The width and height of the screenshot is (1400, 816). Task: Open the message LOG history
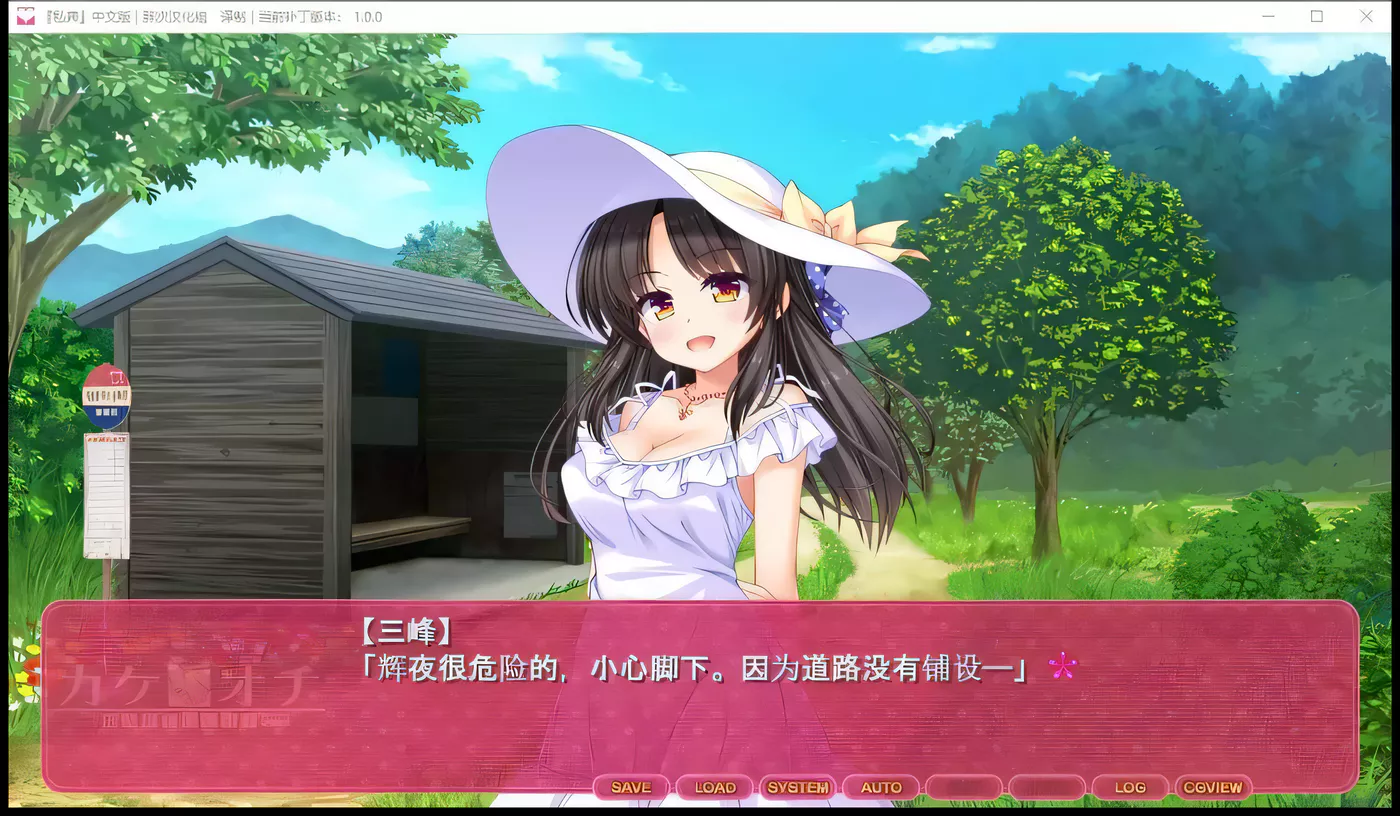tap(1129, 787)
